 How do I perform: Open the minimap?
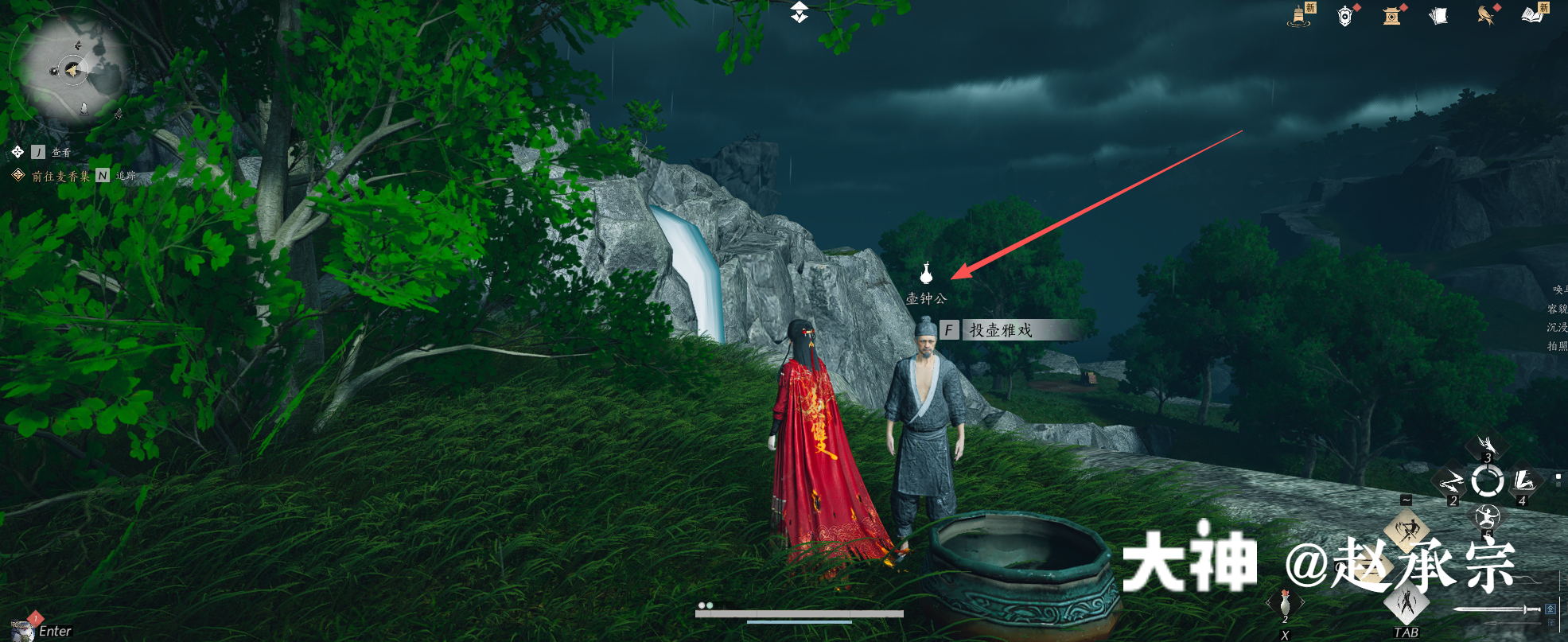pyautogui.click(x=72, y=72)
